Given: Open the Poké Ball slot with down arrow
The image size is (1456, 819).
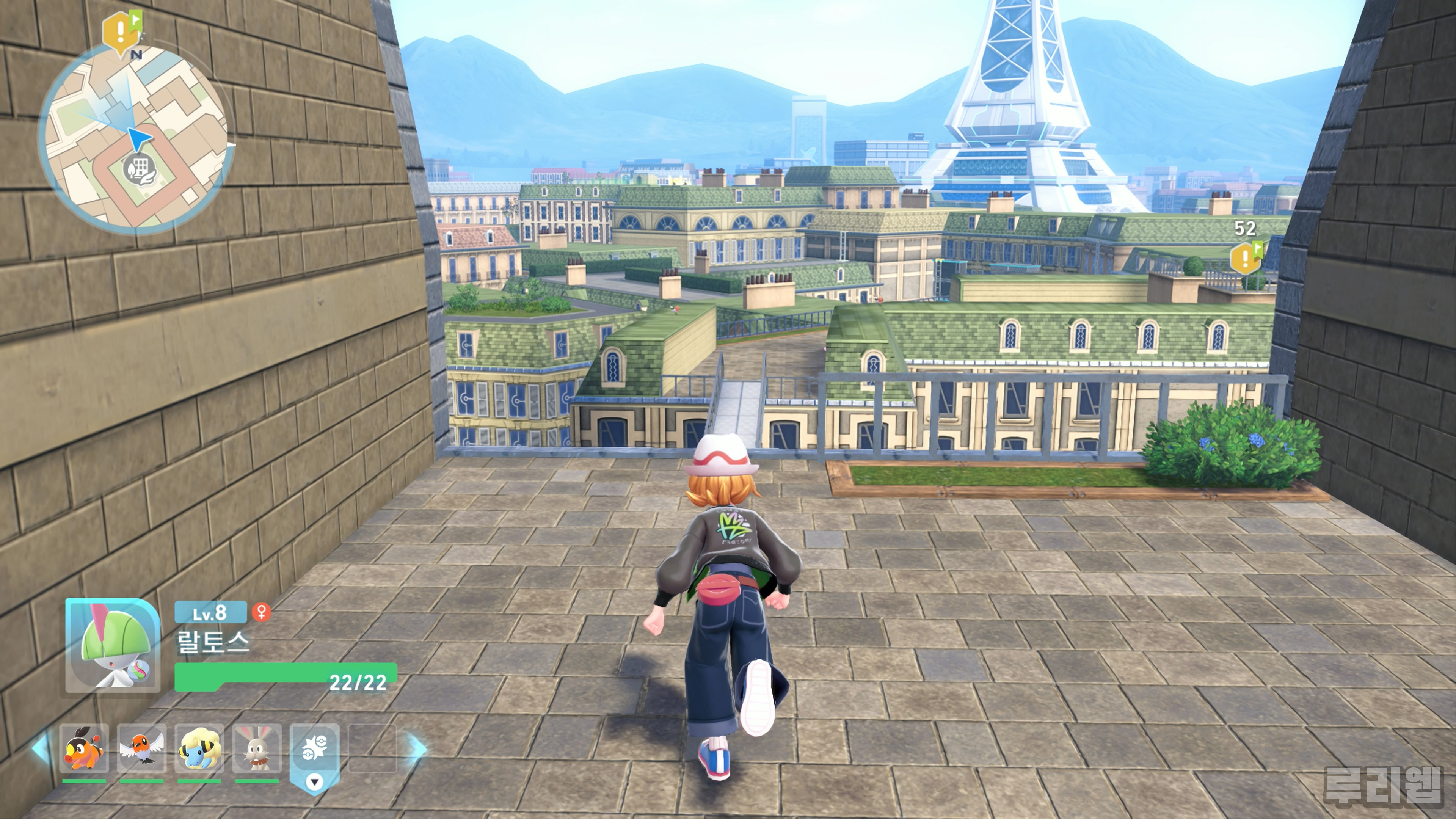Looking at the screenshot, I should (315, 758).
